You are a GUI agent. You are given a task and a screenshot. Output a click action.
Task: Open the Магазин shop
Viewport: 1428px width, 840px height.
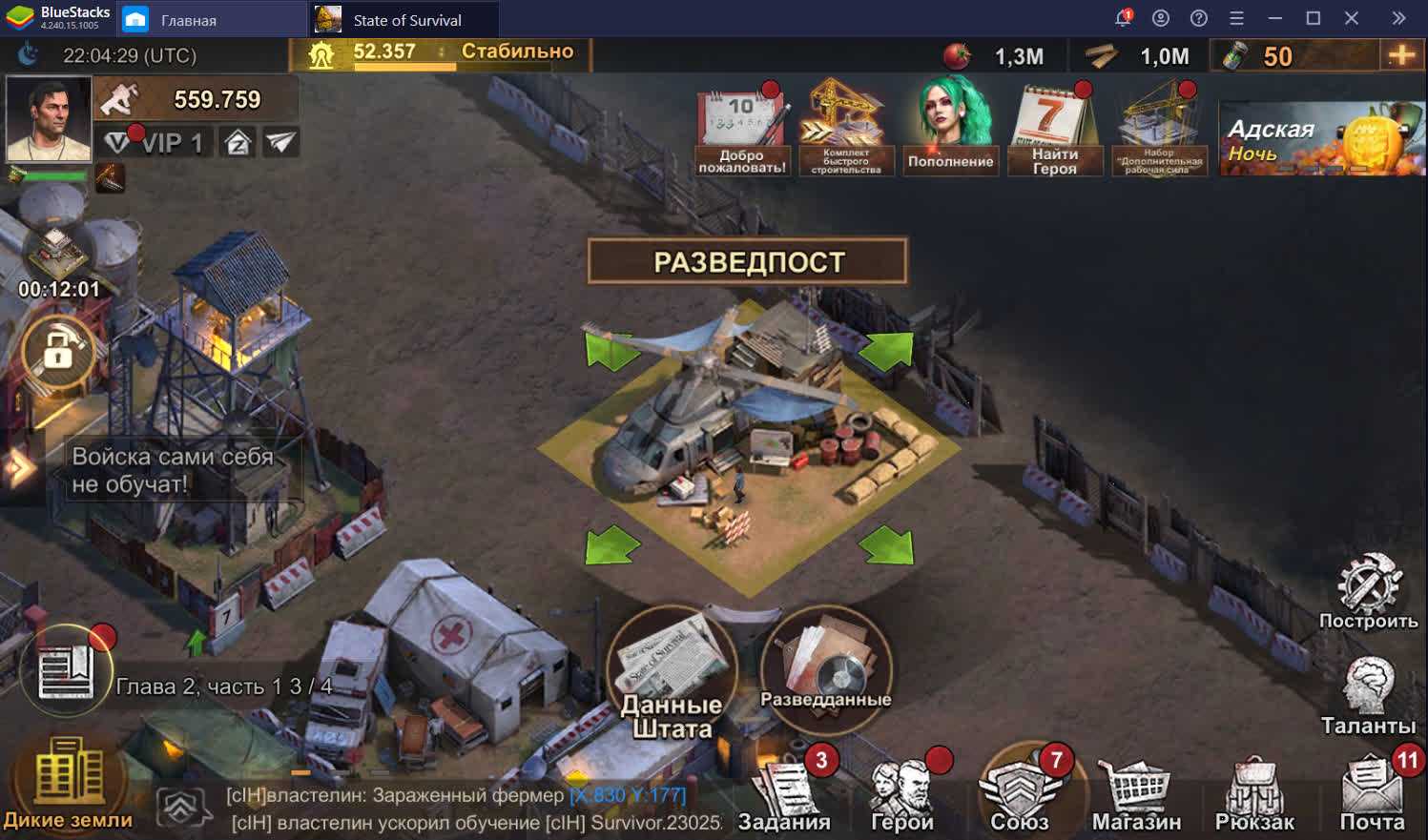pos(1137,795)
